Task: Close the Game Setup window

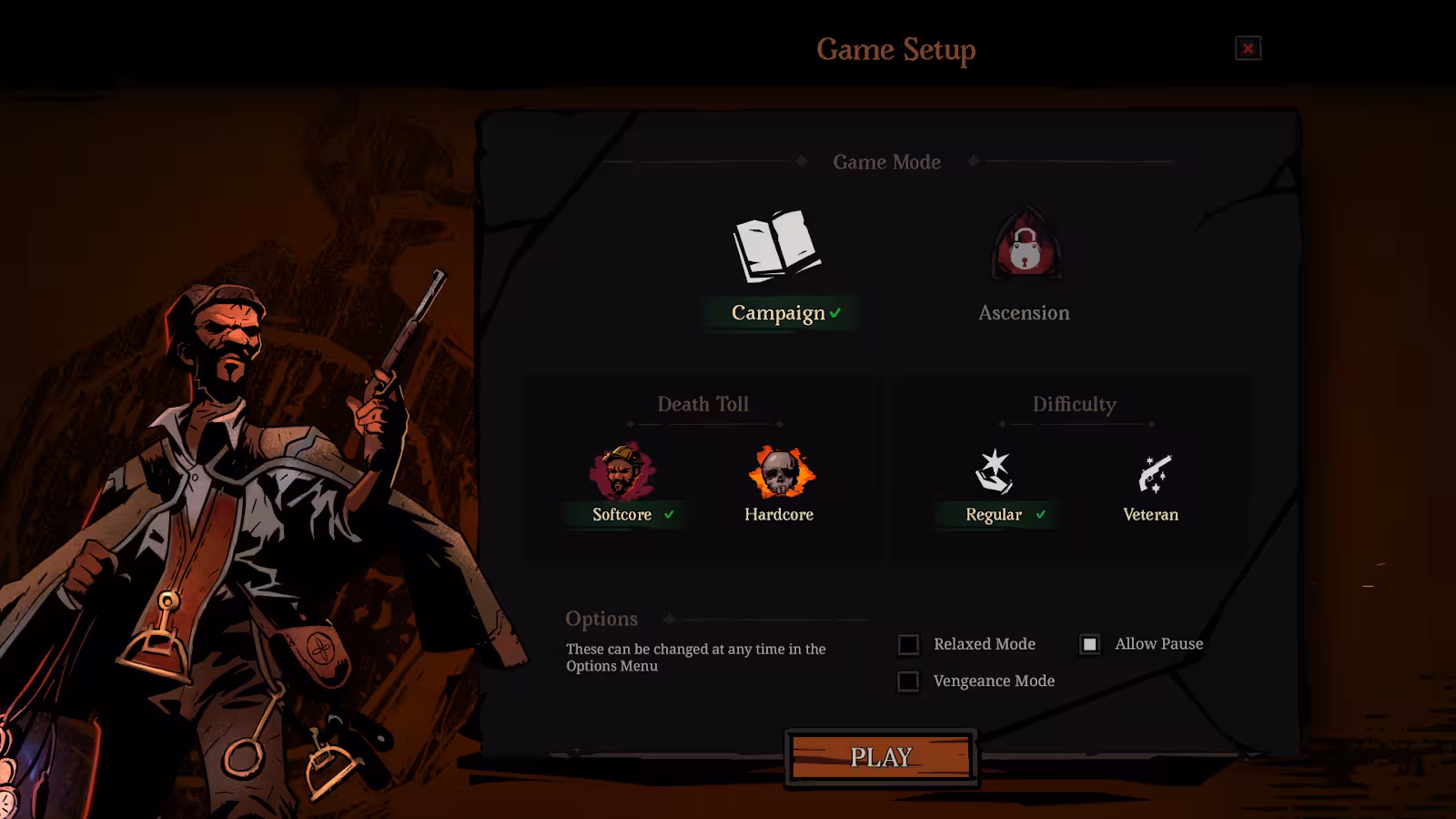Action: click(x=1248, y=49)
